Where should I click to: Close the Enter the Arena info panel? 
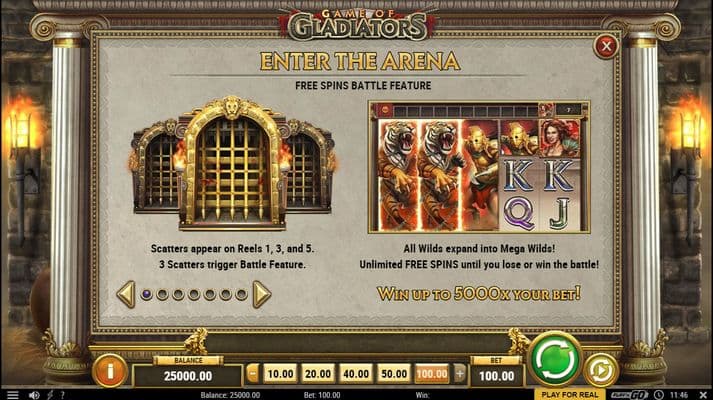pos(605,46)
